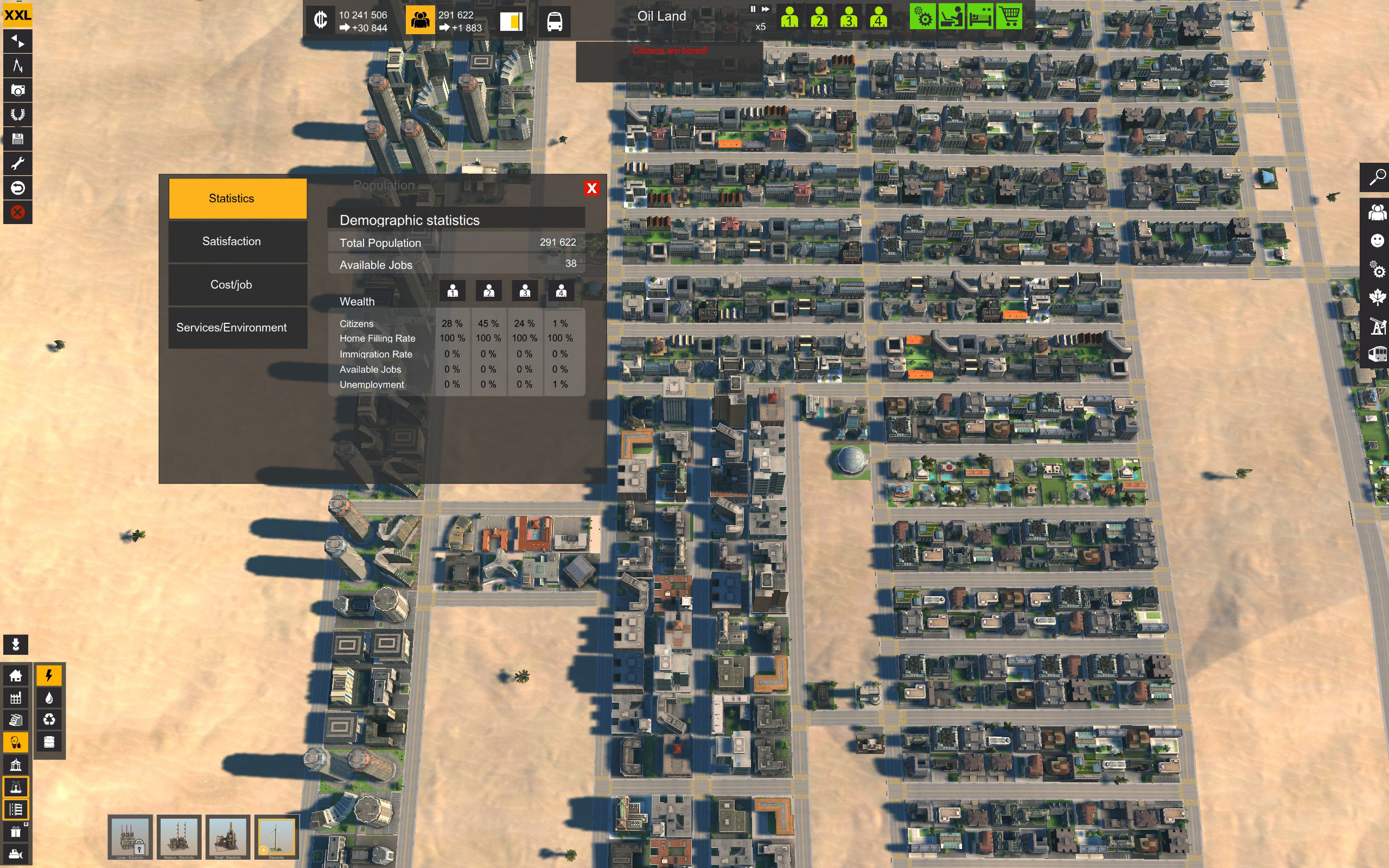Activate the bulldozer demolish tool
The width and height of the screenshot is (1389, 868).
[16, 854]
